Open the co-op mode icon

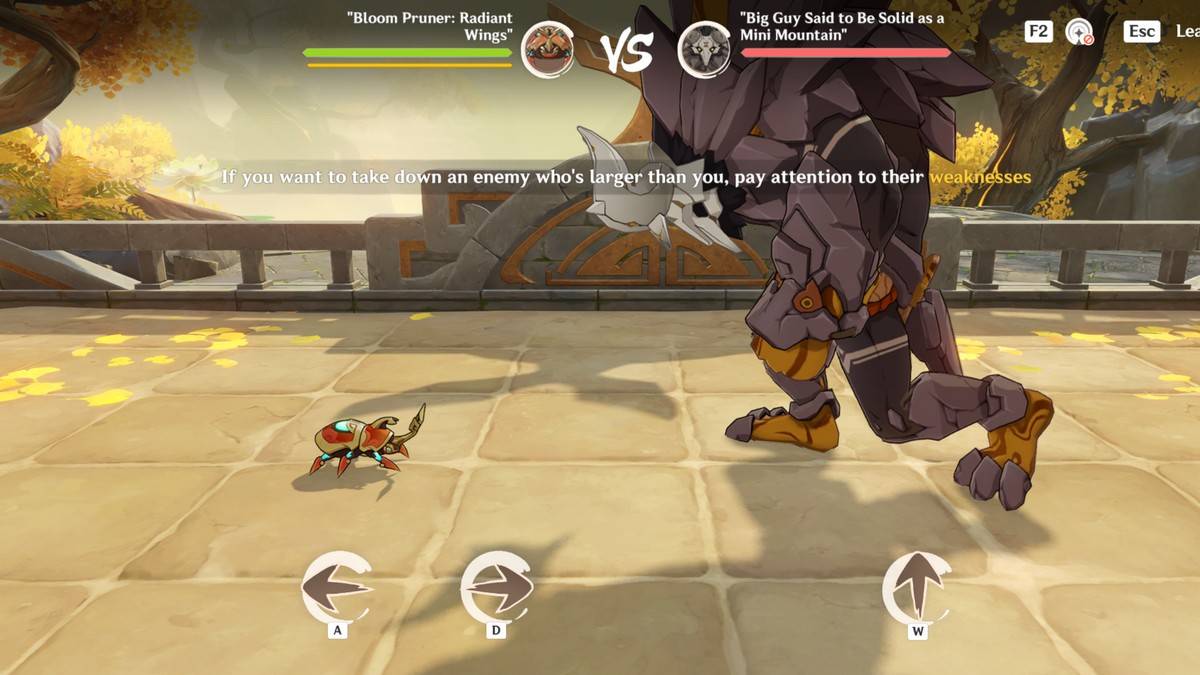[1079, 32]
